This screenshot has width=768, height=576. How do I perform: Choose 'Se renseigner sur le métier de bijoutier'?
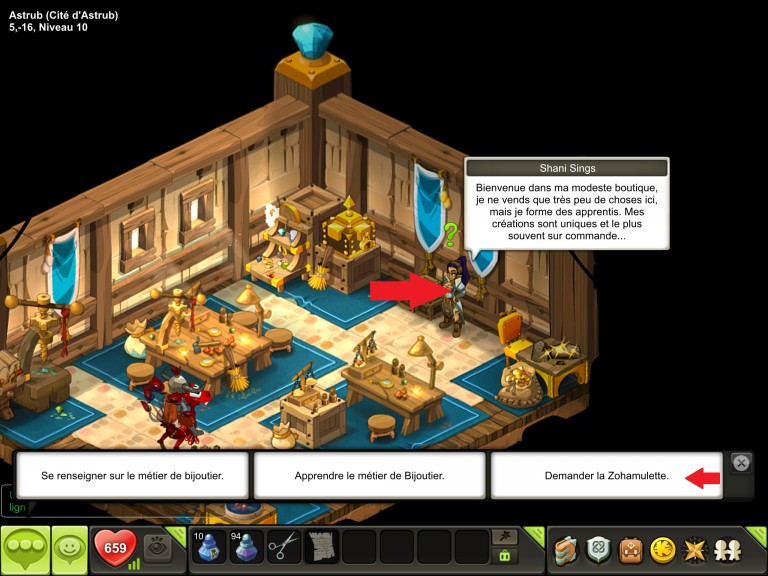click(x=133, y=476)
